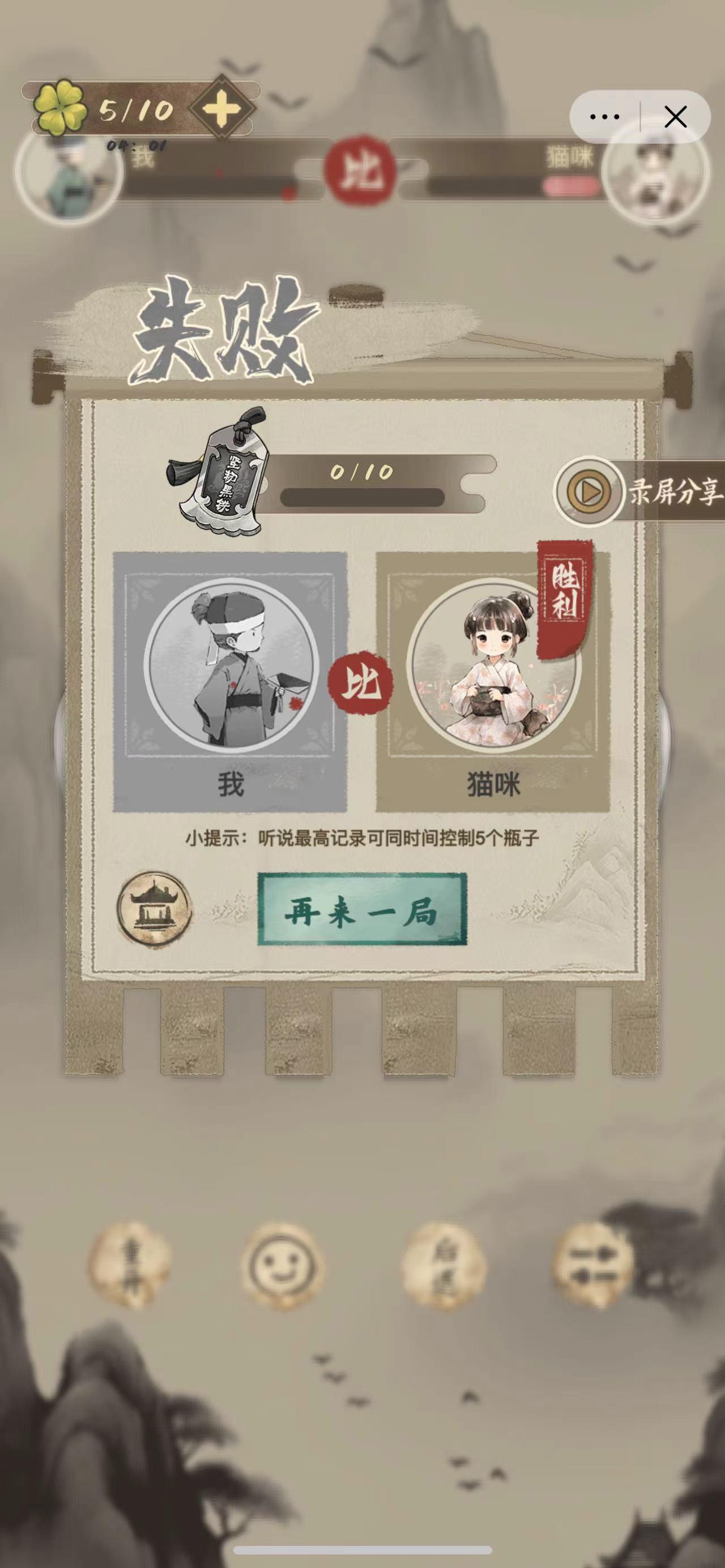725x1568 pixels.
Task: Tap the plus icon to get more clovers
Action: pyautogui.click(x=223, y=109)
